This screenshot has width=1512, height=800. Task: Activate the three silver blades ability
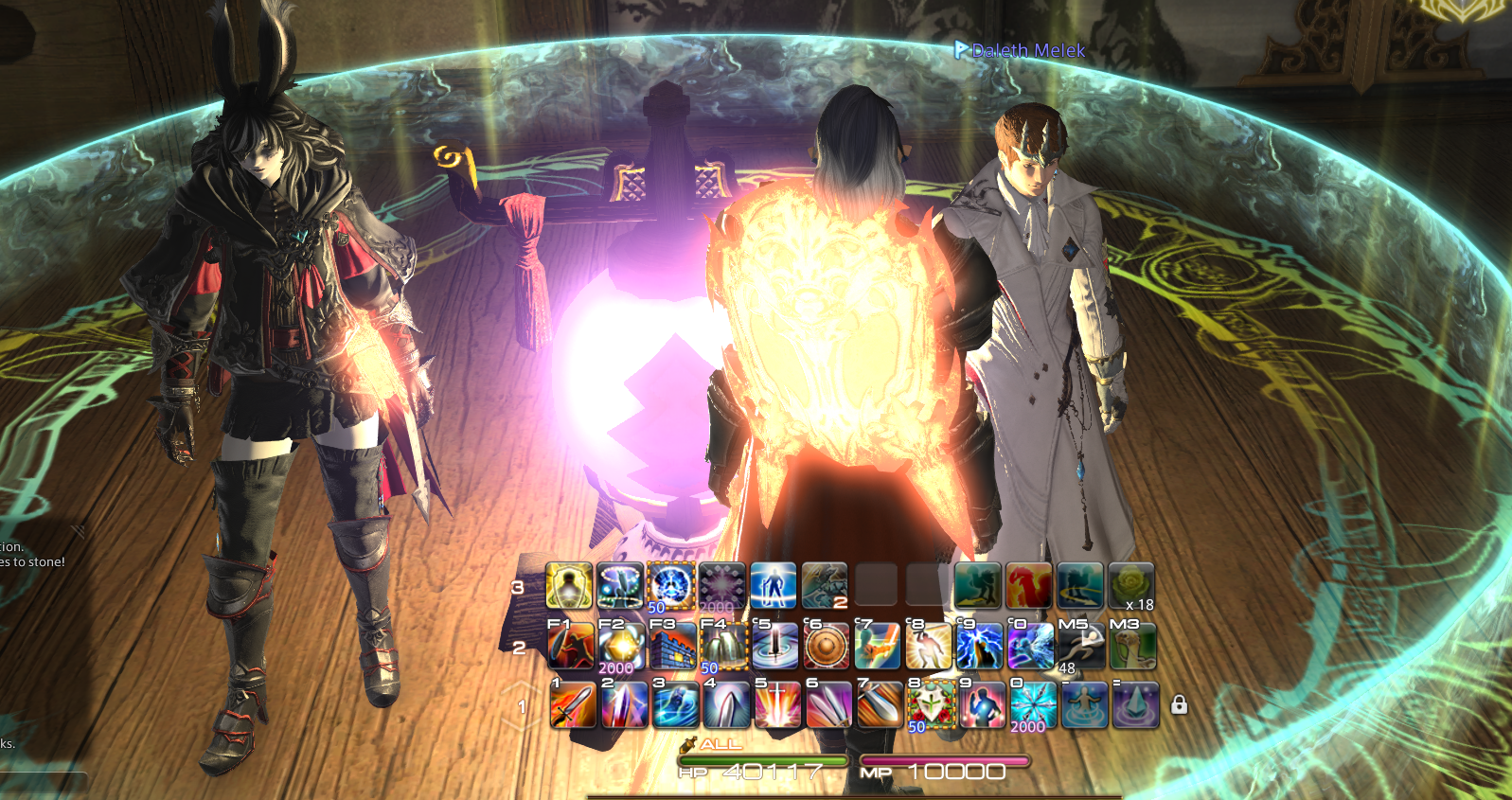(x=828, y=705)
